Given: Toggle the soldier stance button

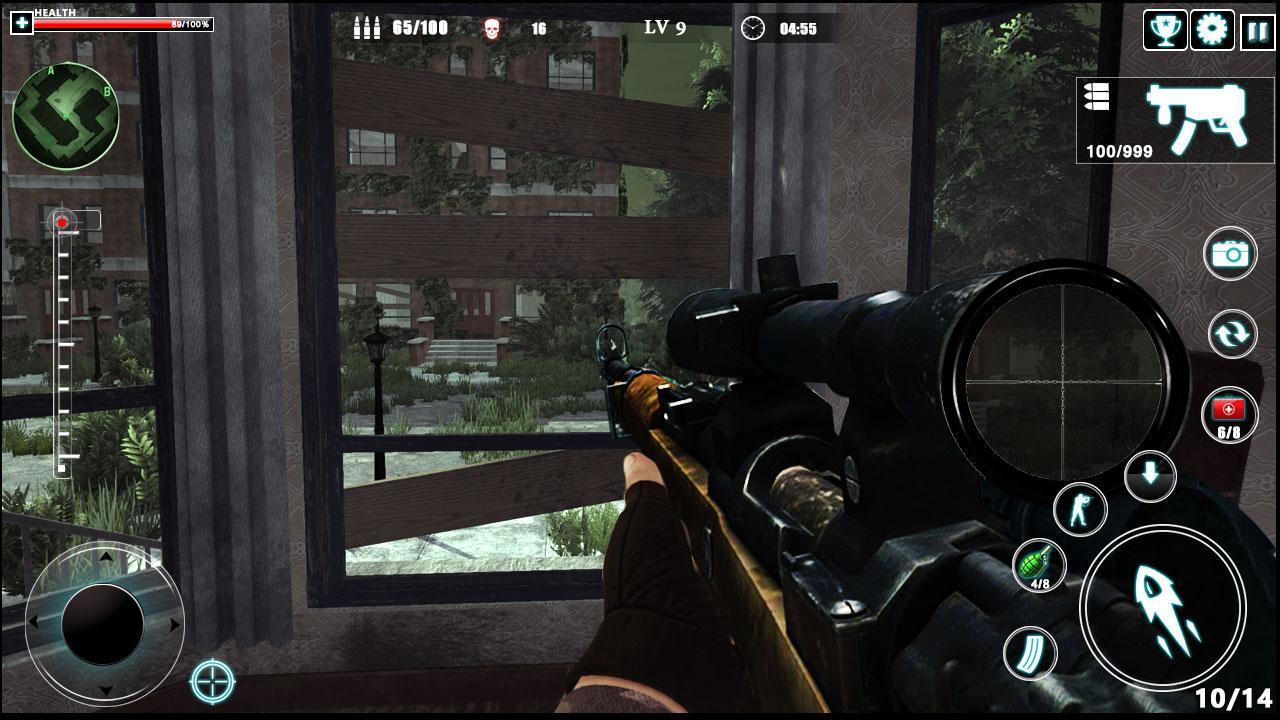Looking at the screenshot, I should pyautogui.click(x=1080, y=508).
